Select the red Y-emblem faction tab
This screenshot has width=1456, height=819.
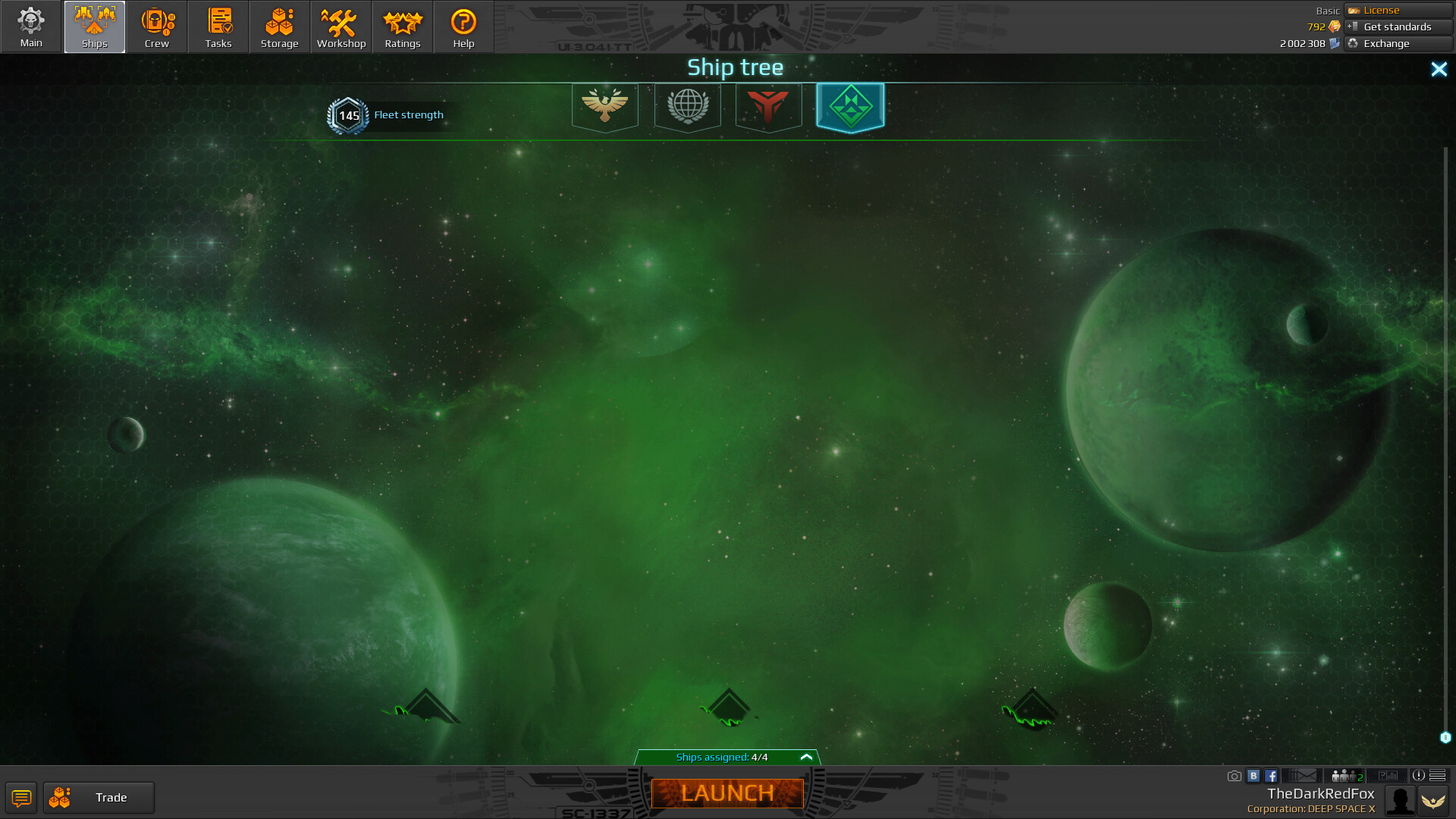[768, 106]
